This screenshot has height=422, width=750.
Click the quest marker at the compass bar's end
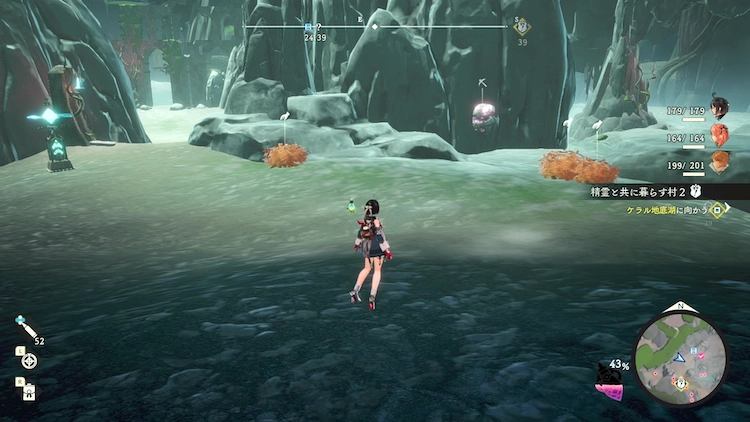(x=521, y=26)
